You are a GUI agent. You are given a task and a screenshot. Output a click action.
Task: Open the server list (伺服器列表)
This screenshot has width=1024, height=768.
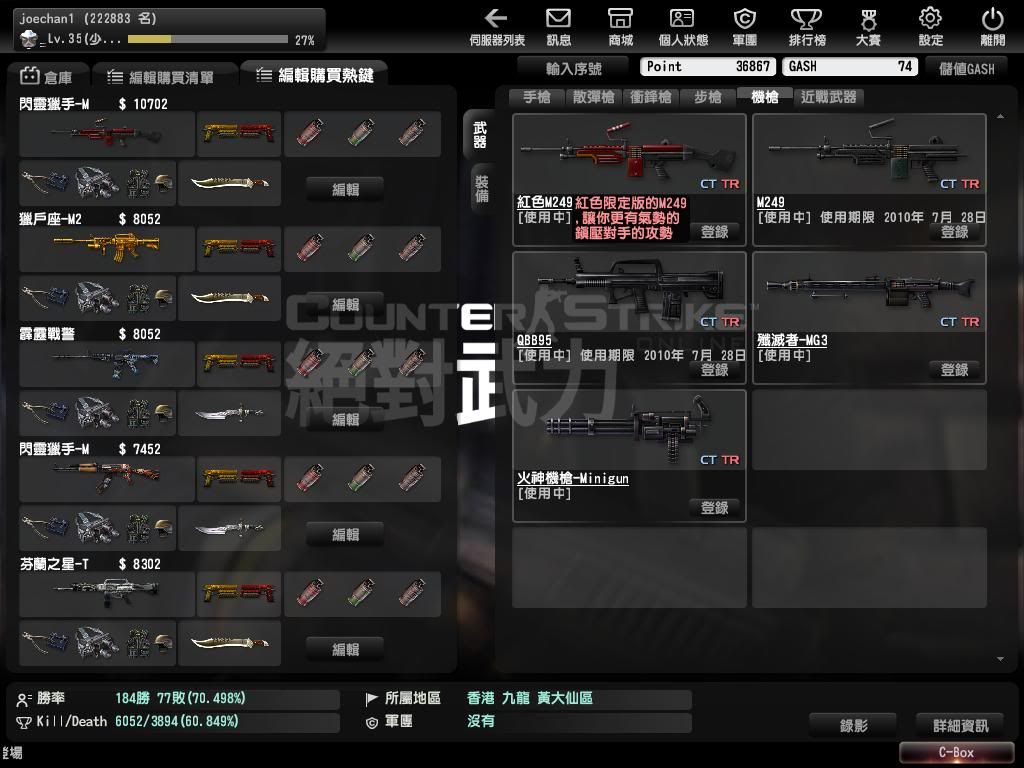(x=496, y=26)
